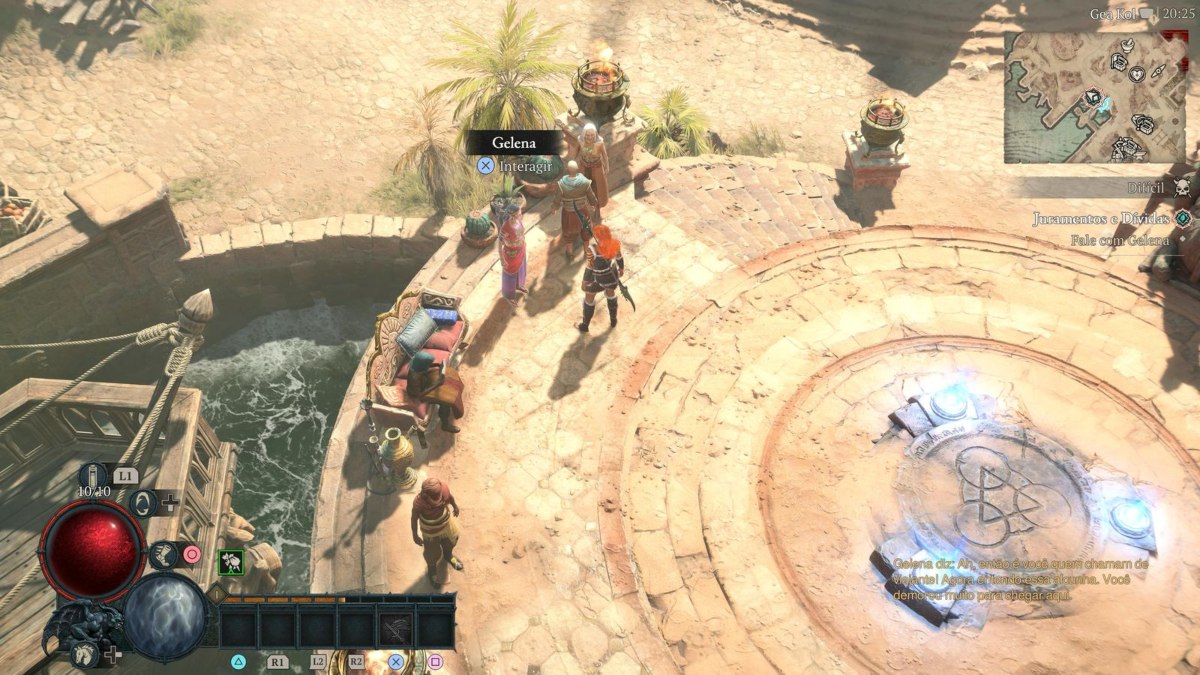Activate the boot evade ability icon

162,553
